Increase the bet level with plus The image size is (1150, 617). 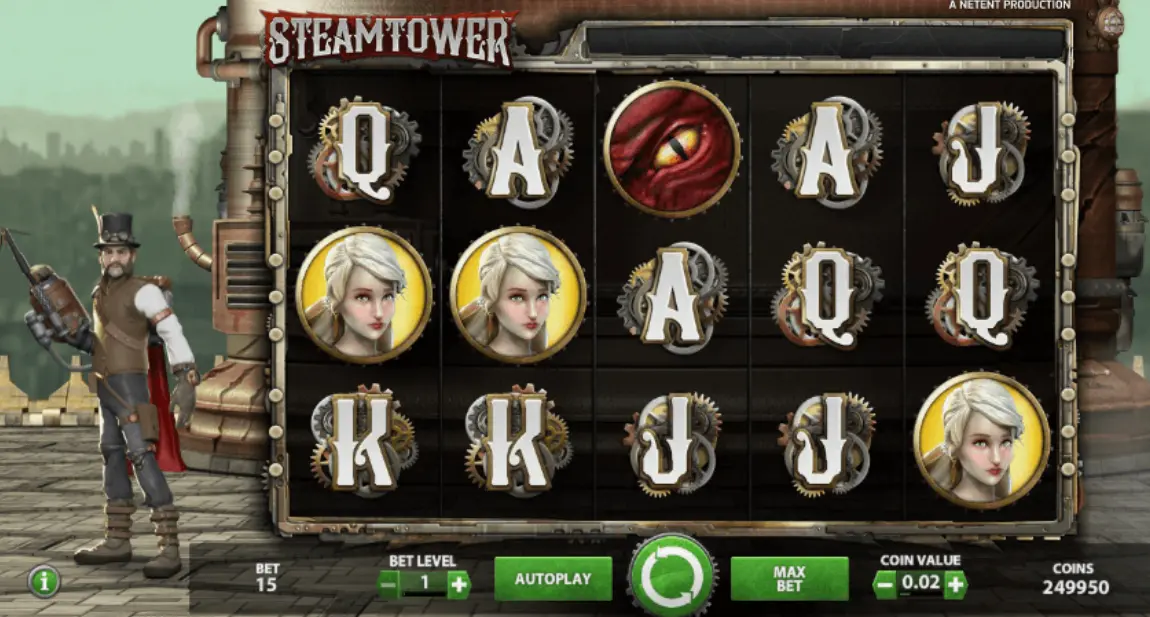click(x=458, y=584)
